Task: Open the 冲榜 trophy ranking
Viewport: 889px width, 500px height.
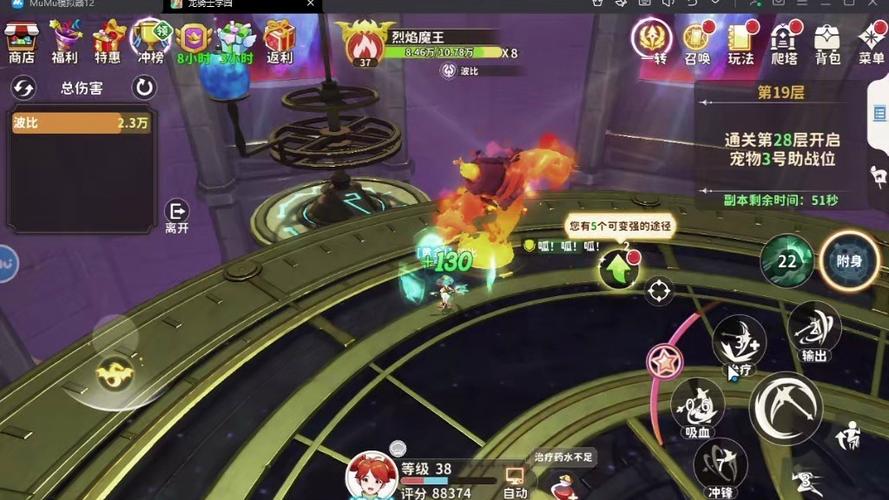Action: tap(150, 40)
